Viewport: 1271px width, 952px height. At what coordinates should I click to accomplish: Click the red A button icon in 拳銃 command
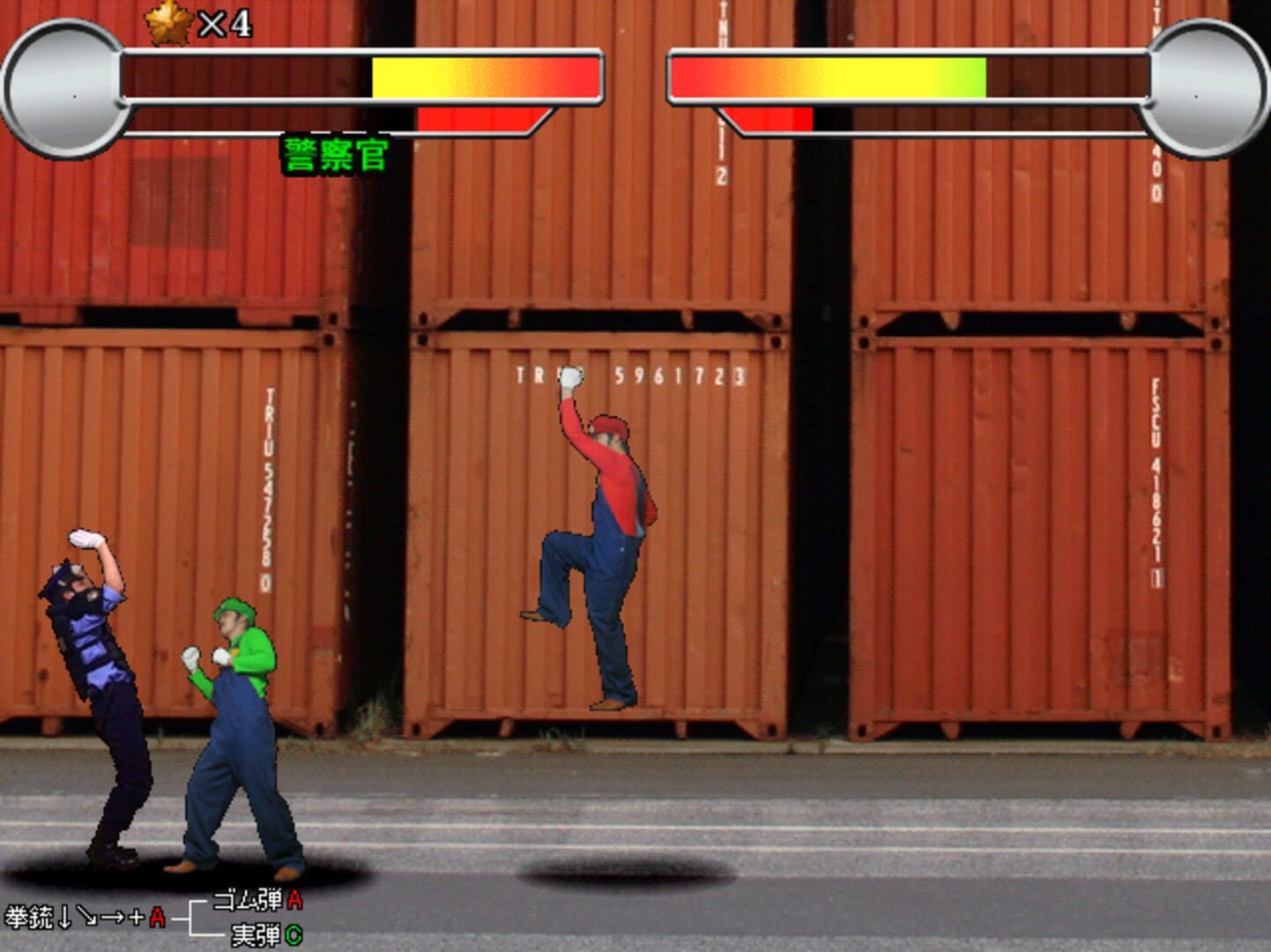point(157,918)
